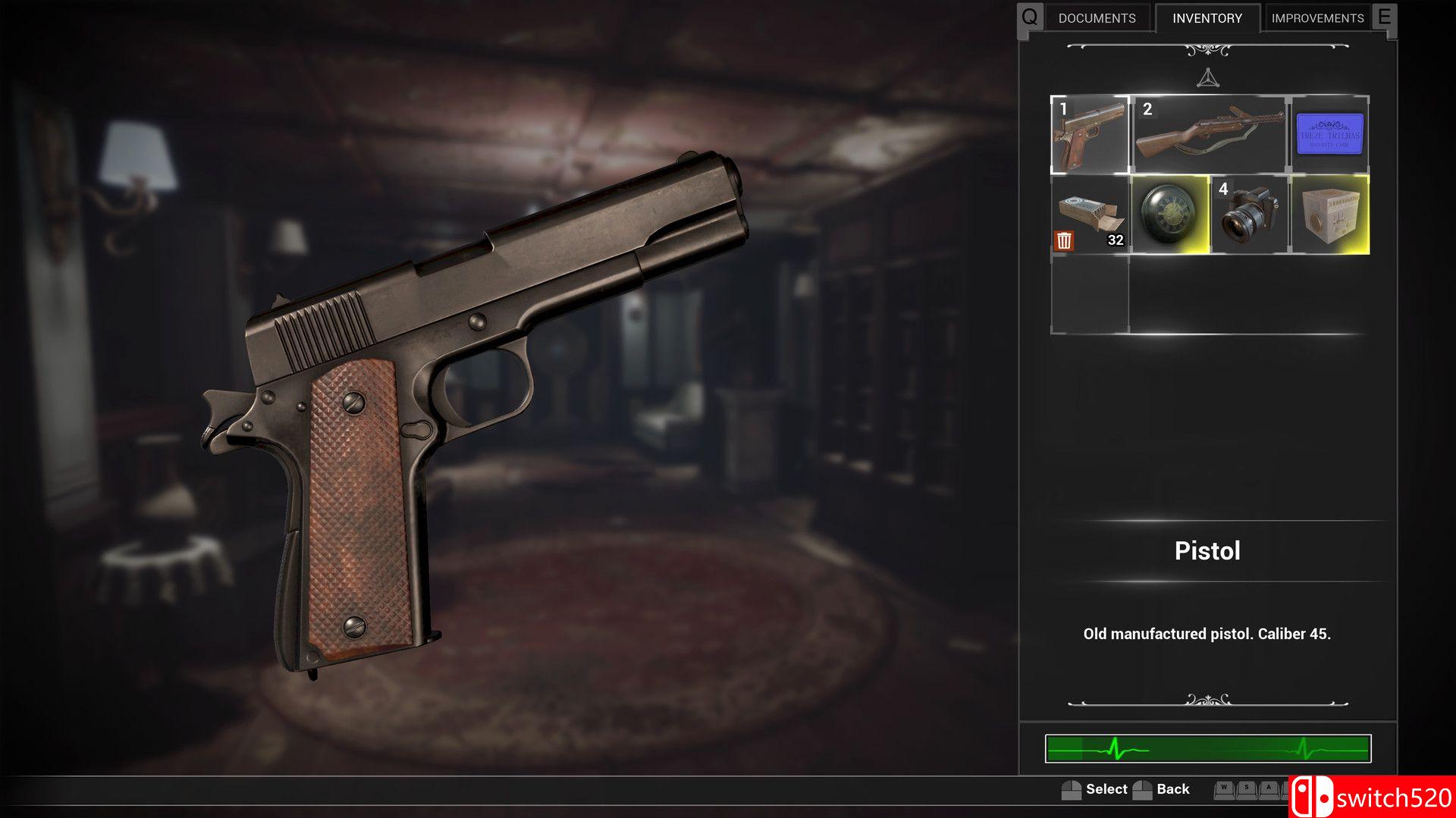
Task: Switch to the Documents tab
Action: tap(1097, 18)
